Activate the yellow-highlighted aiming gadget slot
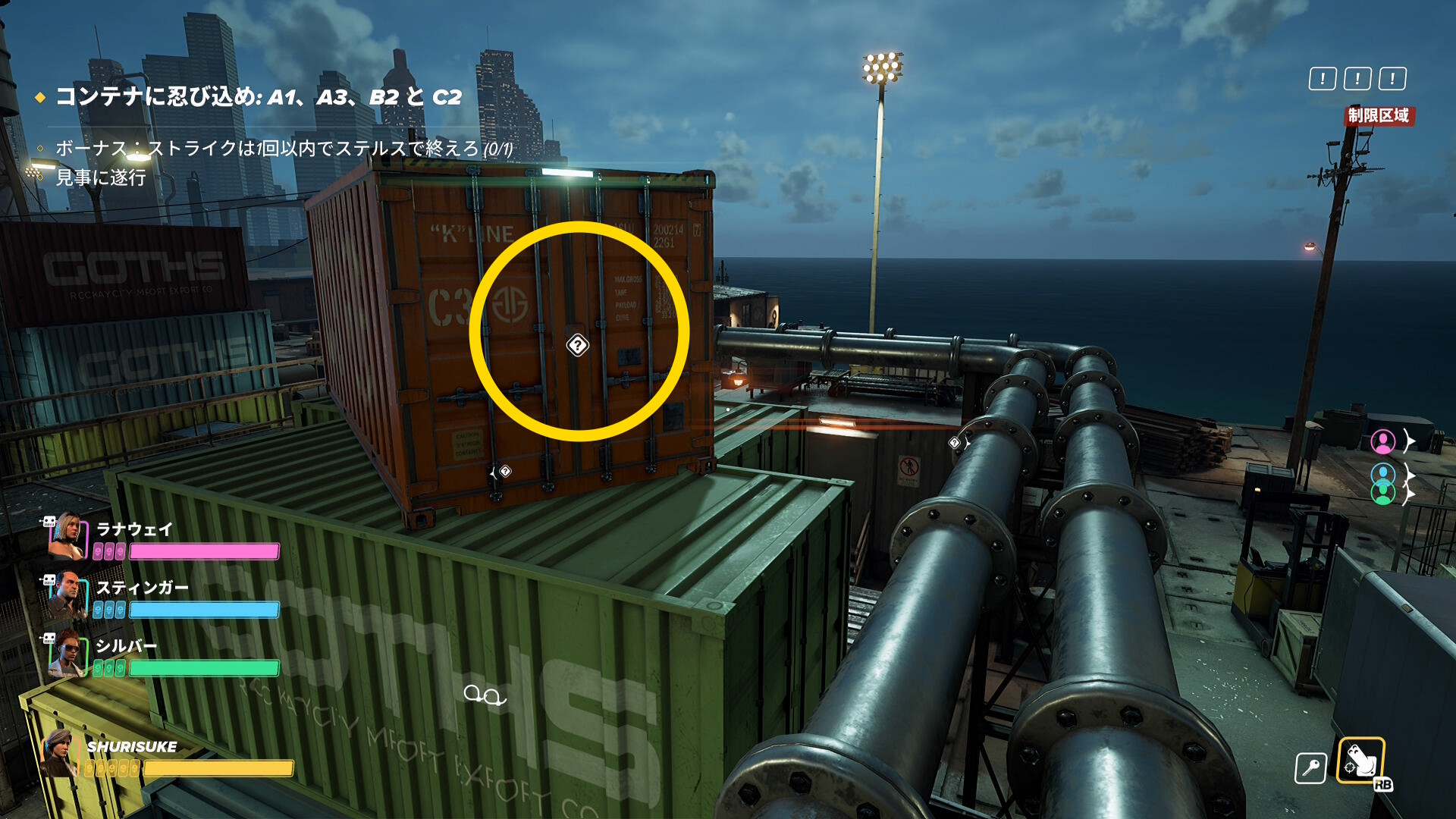Screen dimensions: 1456x819 tap(1360, 760)
